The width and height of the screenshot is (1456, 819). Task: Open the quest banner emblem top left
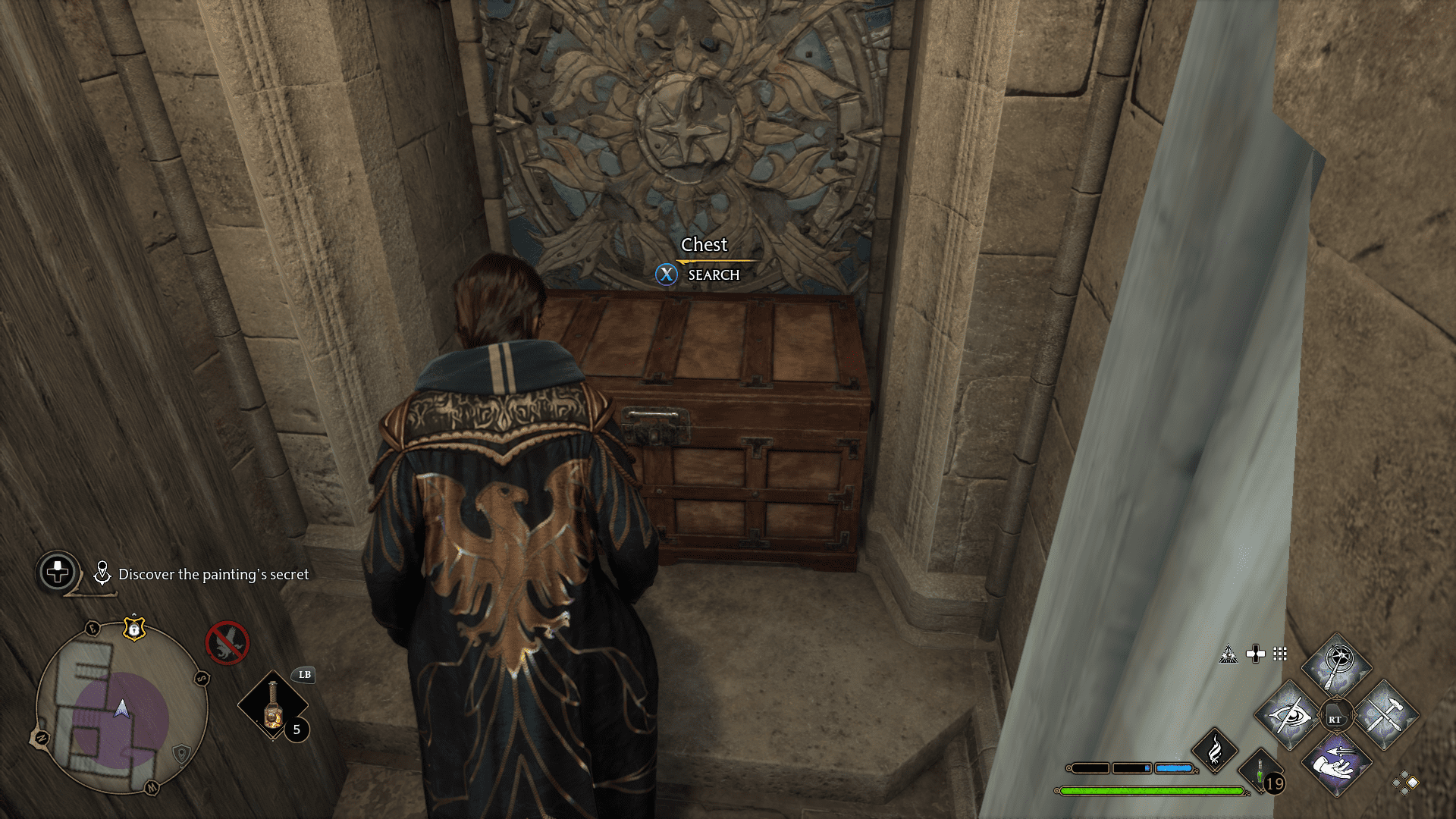click(57, 571)
